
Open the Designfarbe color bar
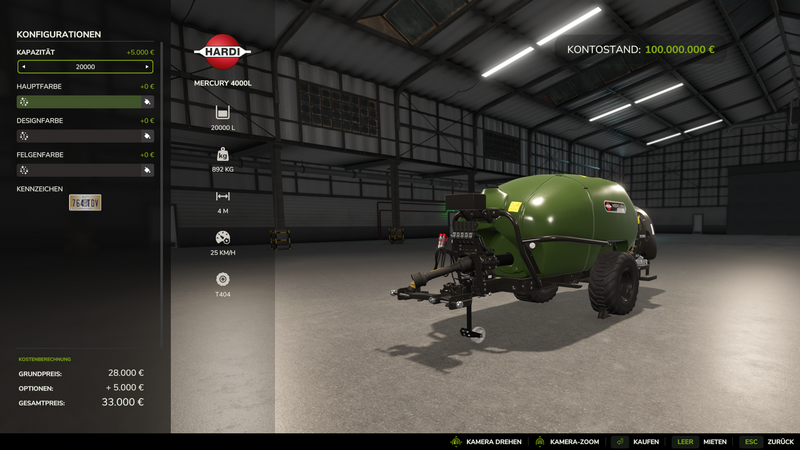[80, 136]
